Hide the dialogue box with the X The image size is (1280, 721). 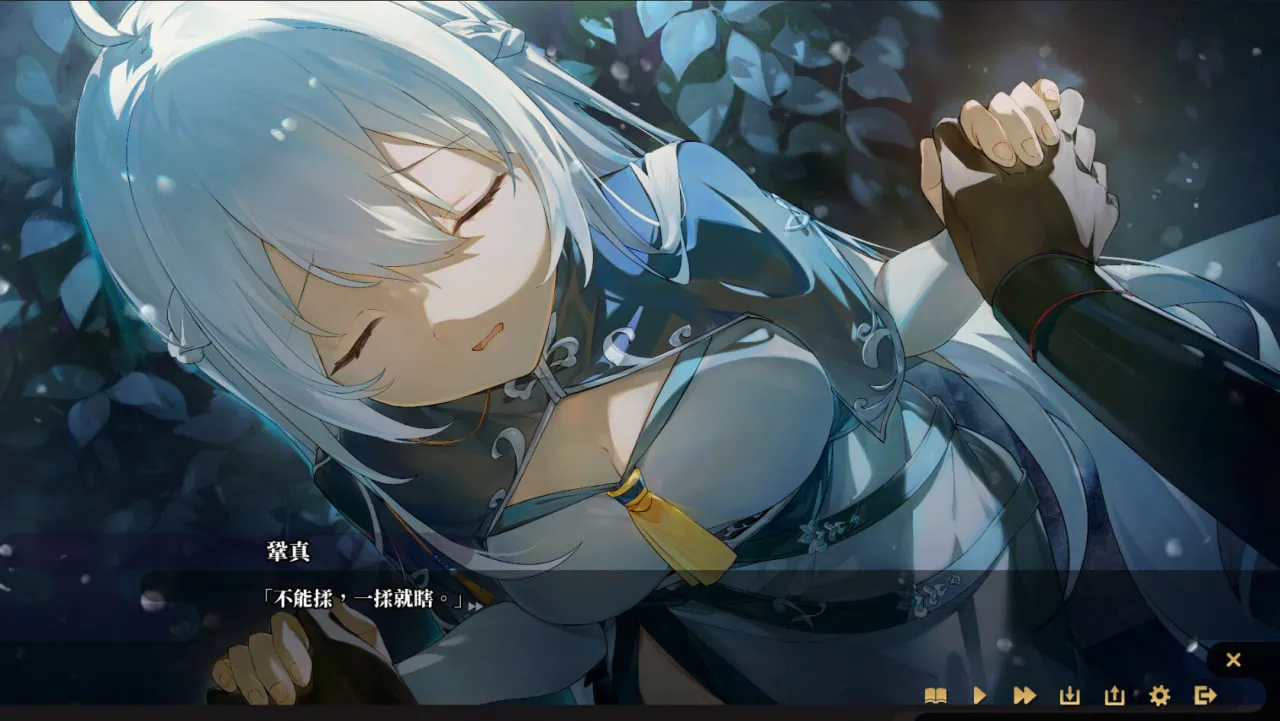tap(1233, 660)
